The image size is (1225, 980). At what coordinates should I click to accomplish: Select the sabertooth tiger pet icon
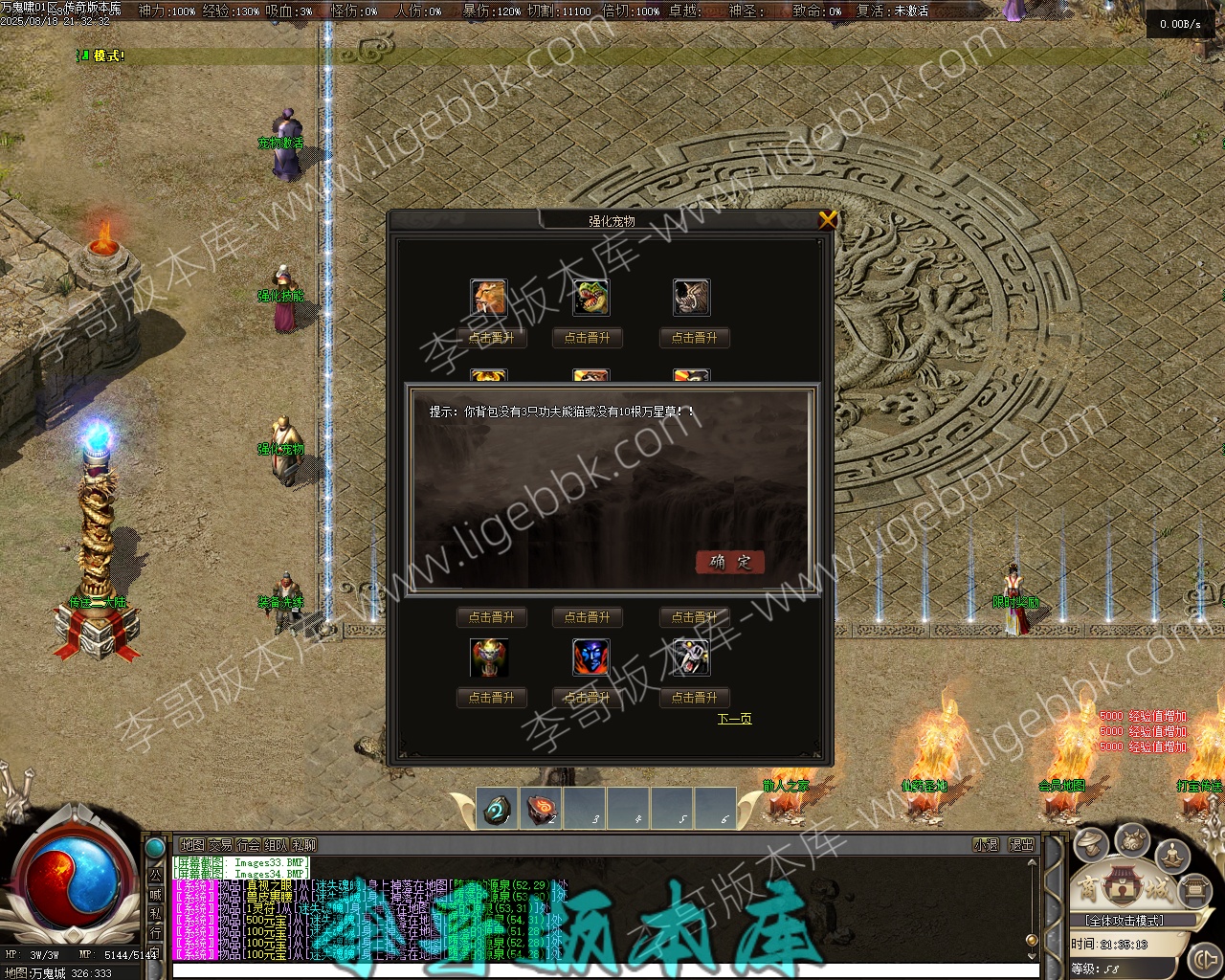[489, 298]
